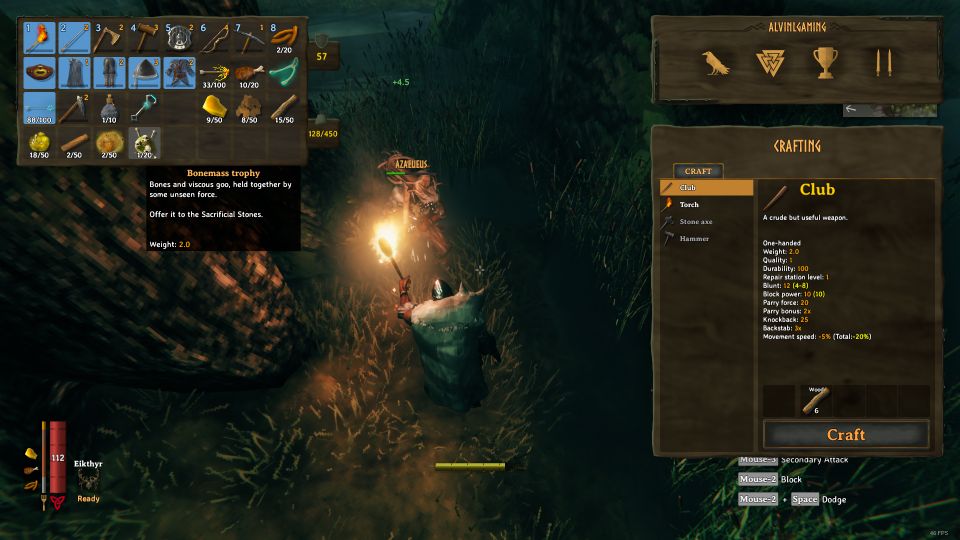
Task: Select the fire arrows stack
Action: pyautogui.click(x=213, y=73)
